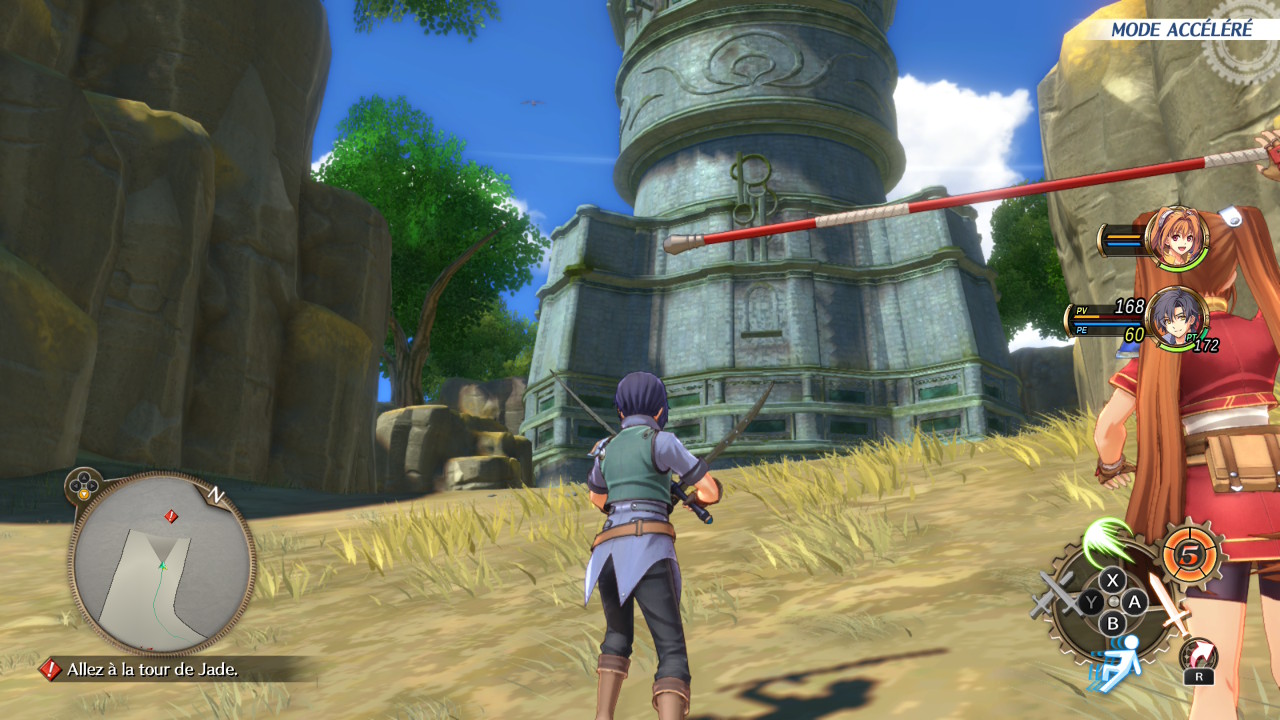Click the orange gear gauge showing 5
The width and height of the screenshot is (1280, 720).
(x=1191, y=554)
